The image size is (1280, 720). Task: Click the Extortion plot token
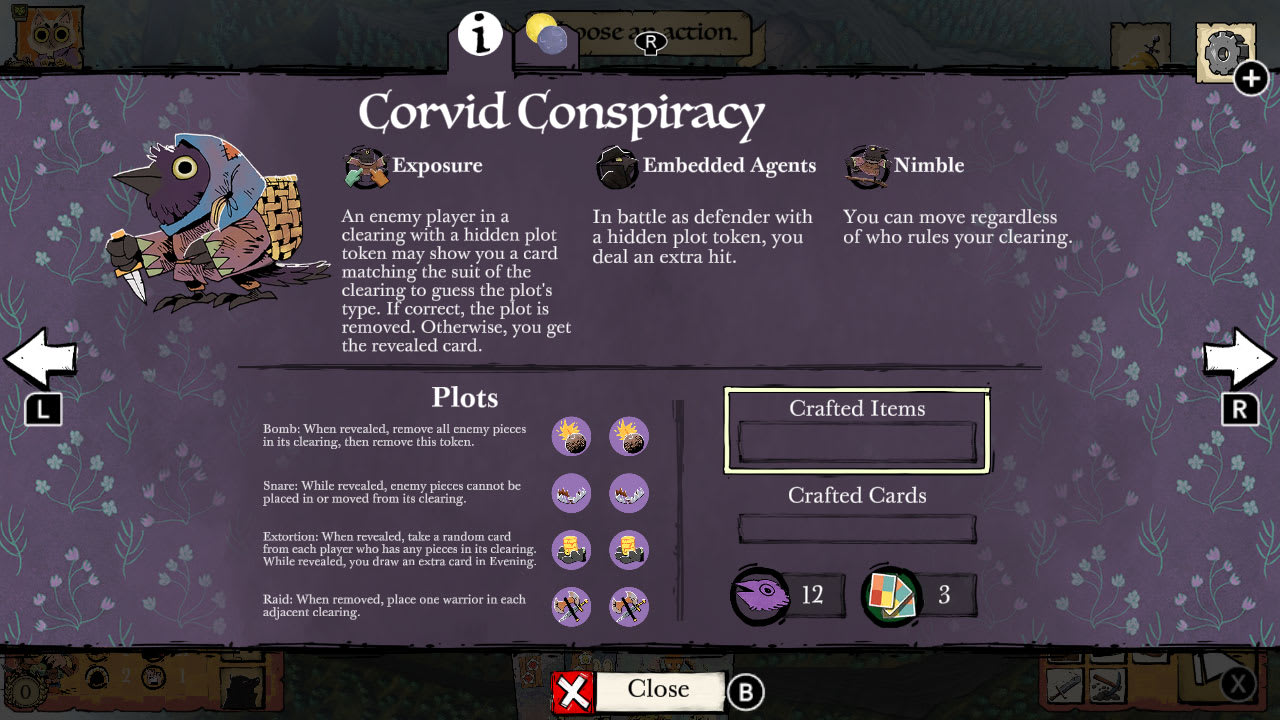571,550
